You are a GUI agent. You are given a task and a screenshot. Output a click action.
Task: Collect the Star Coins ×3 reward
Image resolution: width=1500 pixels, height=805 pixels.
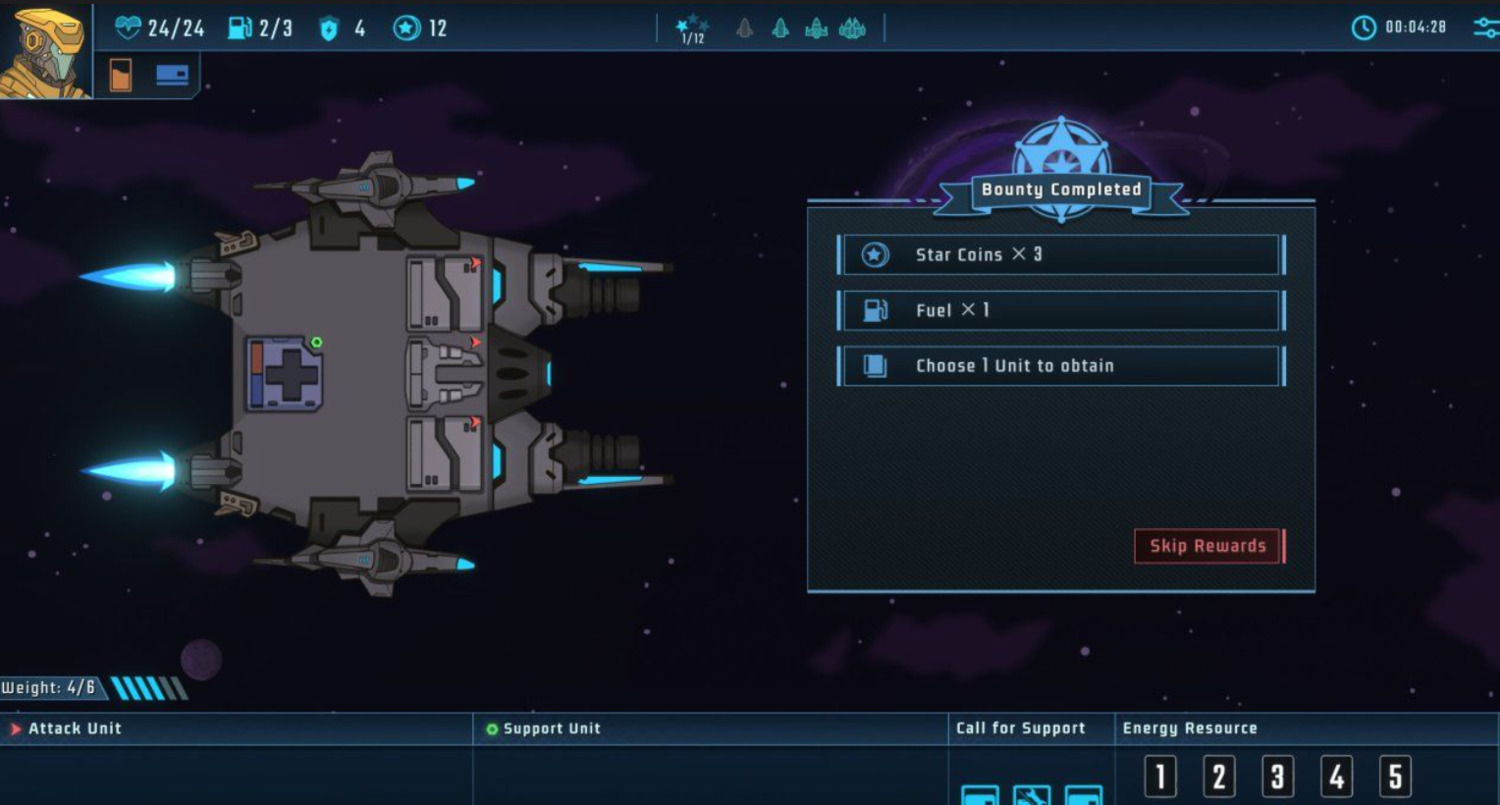1061,255
